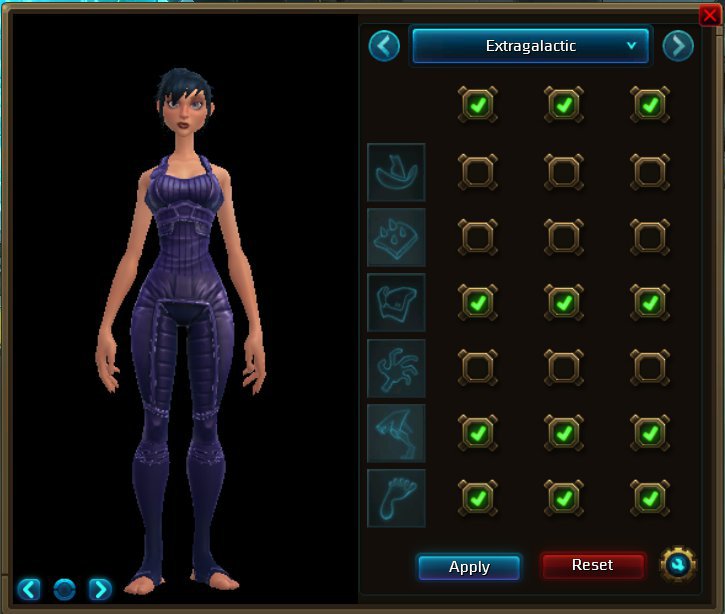Screen dimensions: 725x614
Task: Reset the costume selections
Action: (592, 566)
